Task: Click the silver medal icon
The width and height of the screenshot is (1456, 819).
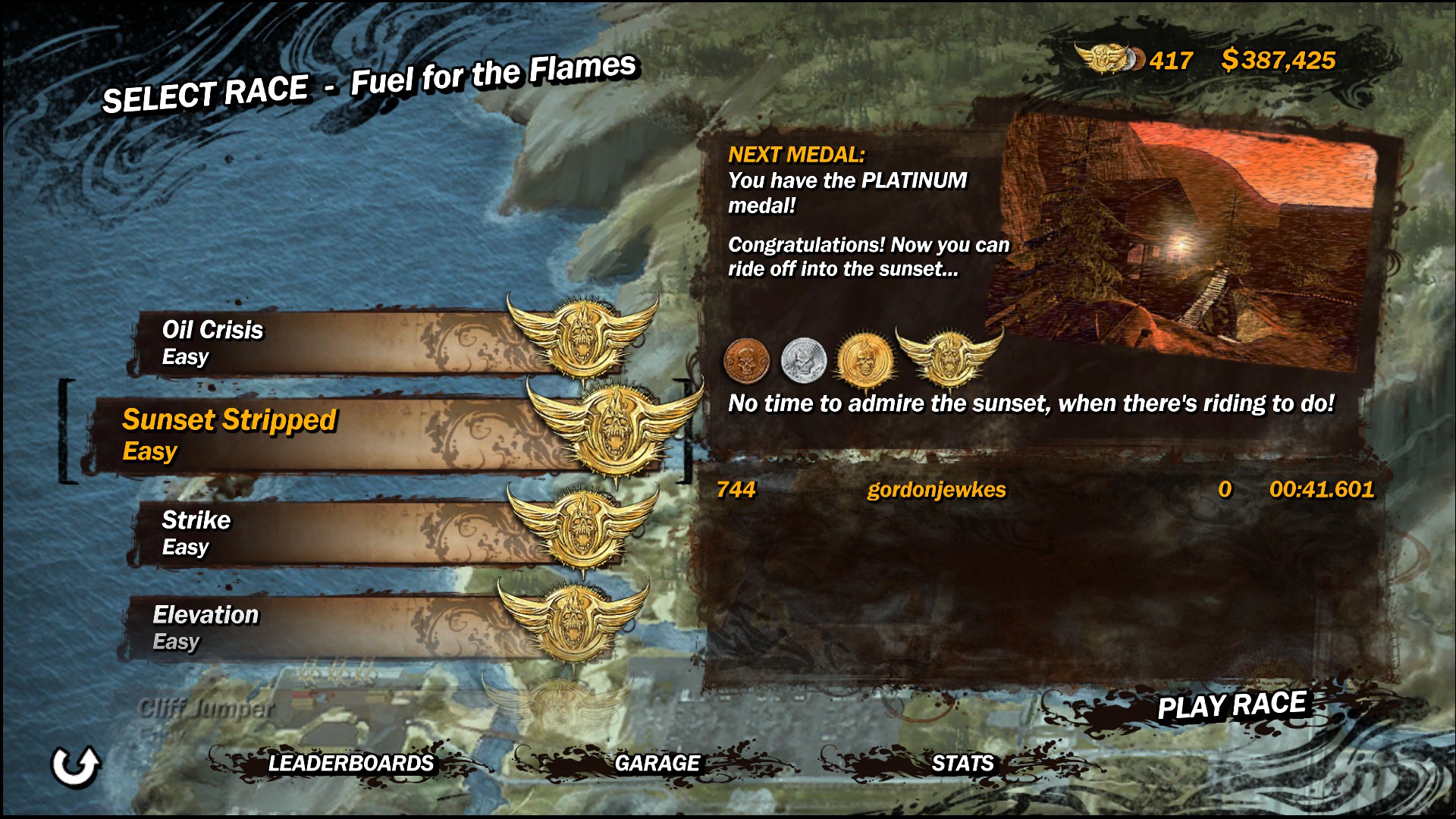Action: click(803, 360)
